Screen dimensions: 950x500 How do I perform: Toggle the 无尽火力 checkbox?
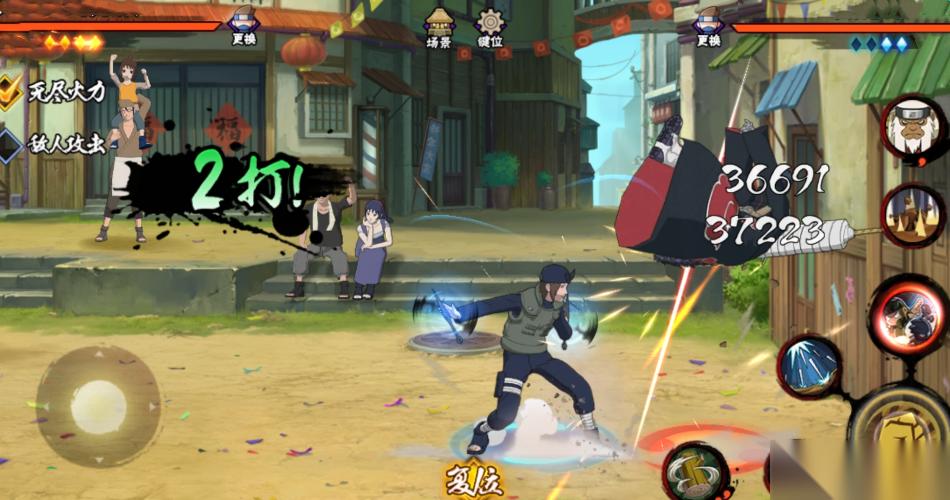(11, 92)
